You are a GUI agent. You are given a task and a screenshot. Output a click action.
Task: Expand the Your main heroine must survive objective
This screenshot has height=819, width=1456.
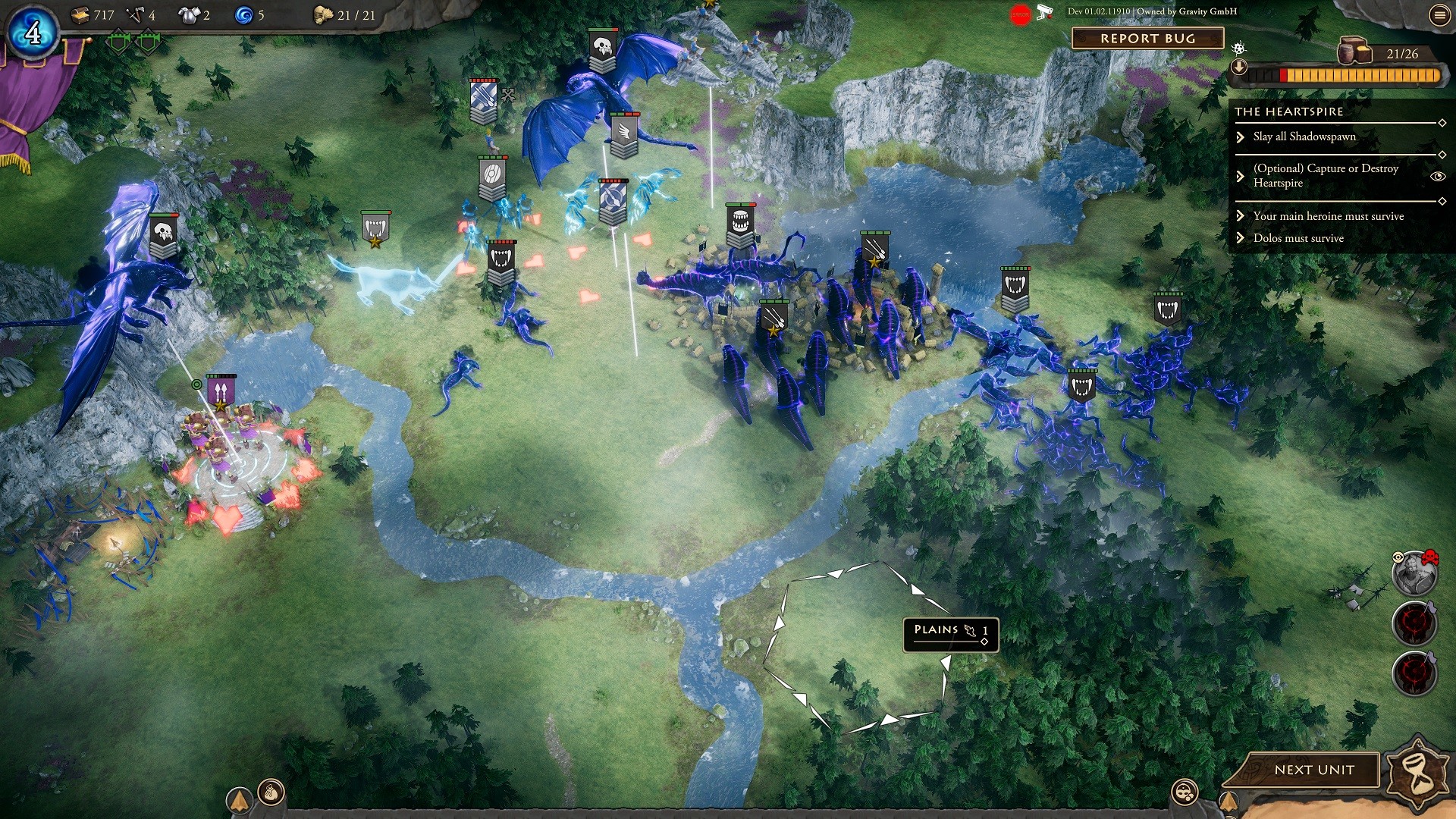[x=1241, y=216]
